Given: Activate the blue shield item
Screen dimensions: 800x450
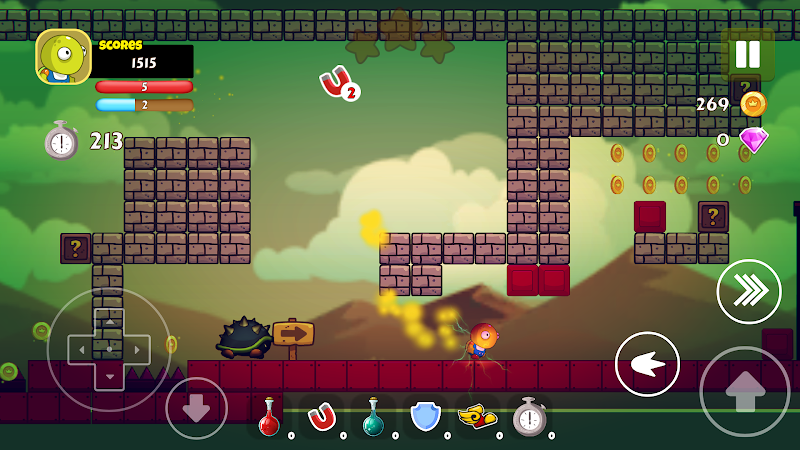Looking at the screenshot, I should tap(425, 417).
